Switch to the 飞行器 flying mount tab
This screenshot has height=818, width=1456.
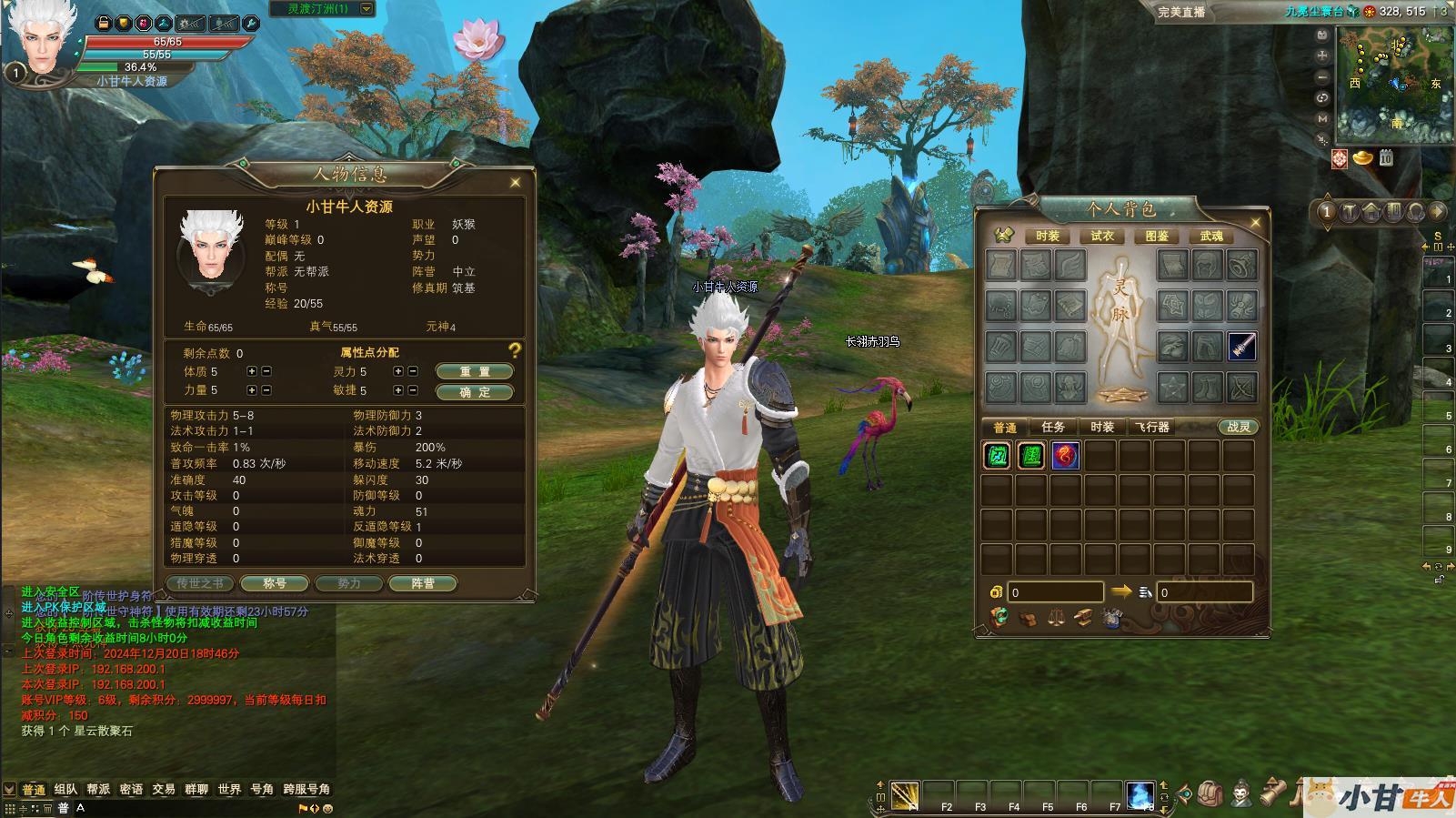[1152, 427]
